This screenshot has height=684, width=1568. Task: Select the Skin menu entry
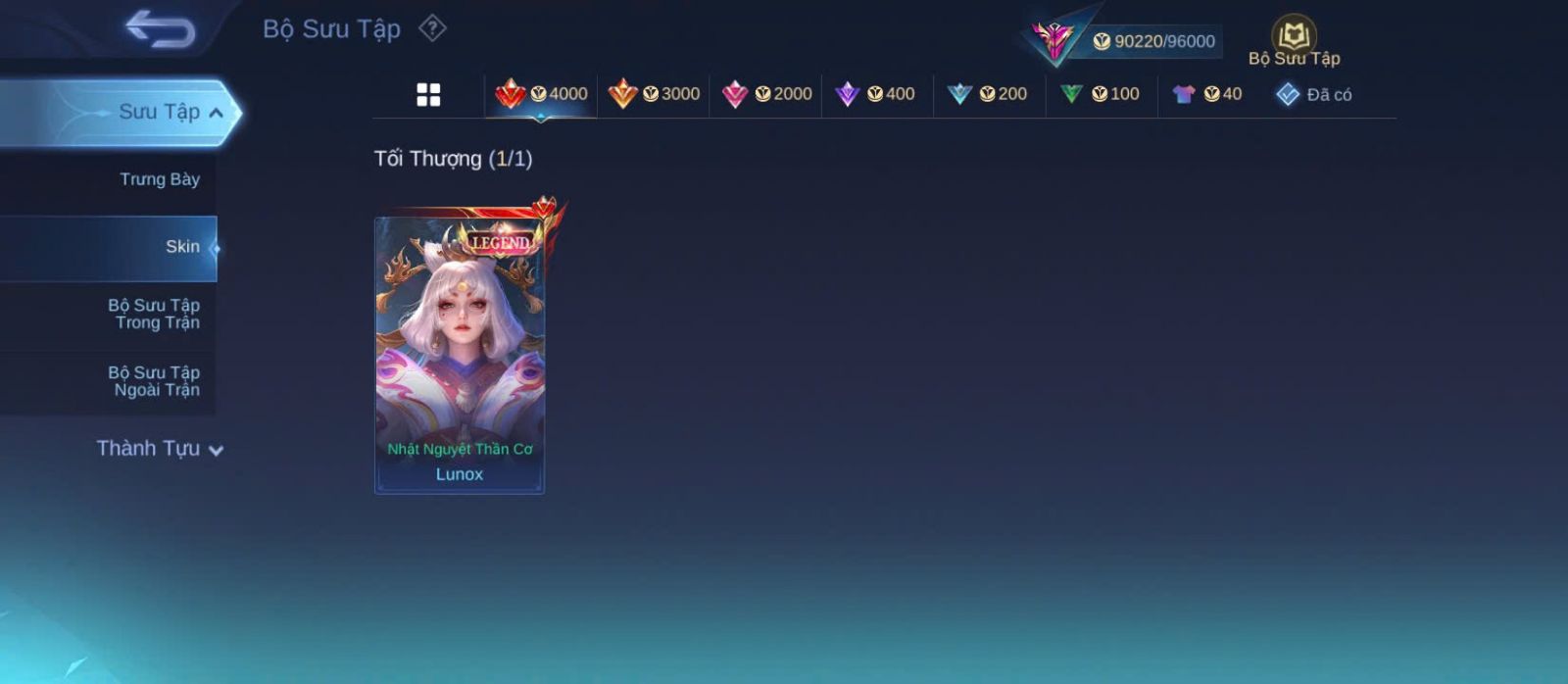click(x=181, y=247)
